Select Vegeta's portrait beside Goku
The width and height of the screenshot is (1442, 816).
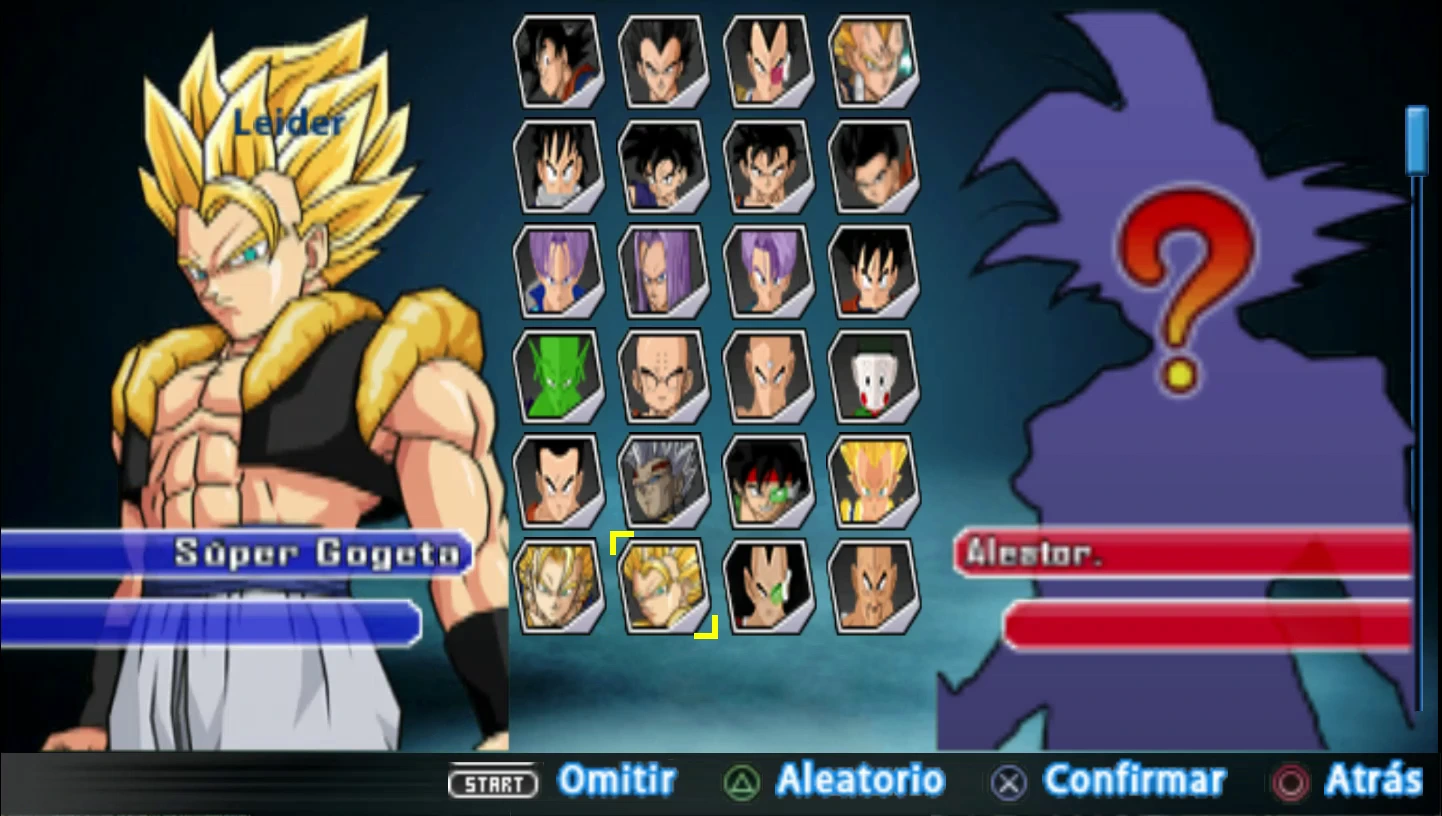click(664, 62)
